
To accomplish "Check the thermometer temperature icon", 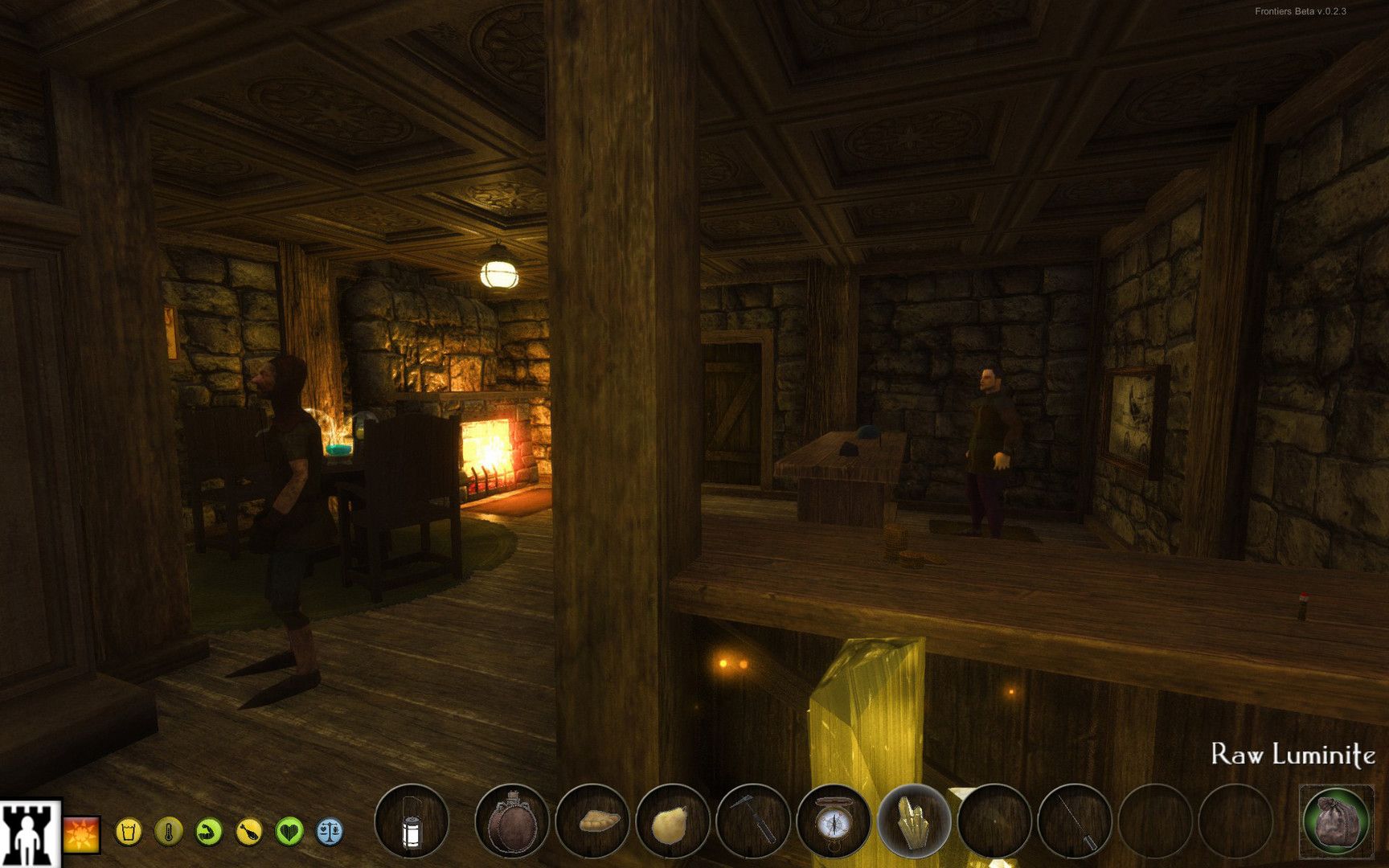I will [x=169, y=831].
